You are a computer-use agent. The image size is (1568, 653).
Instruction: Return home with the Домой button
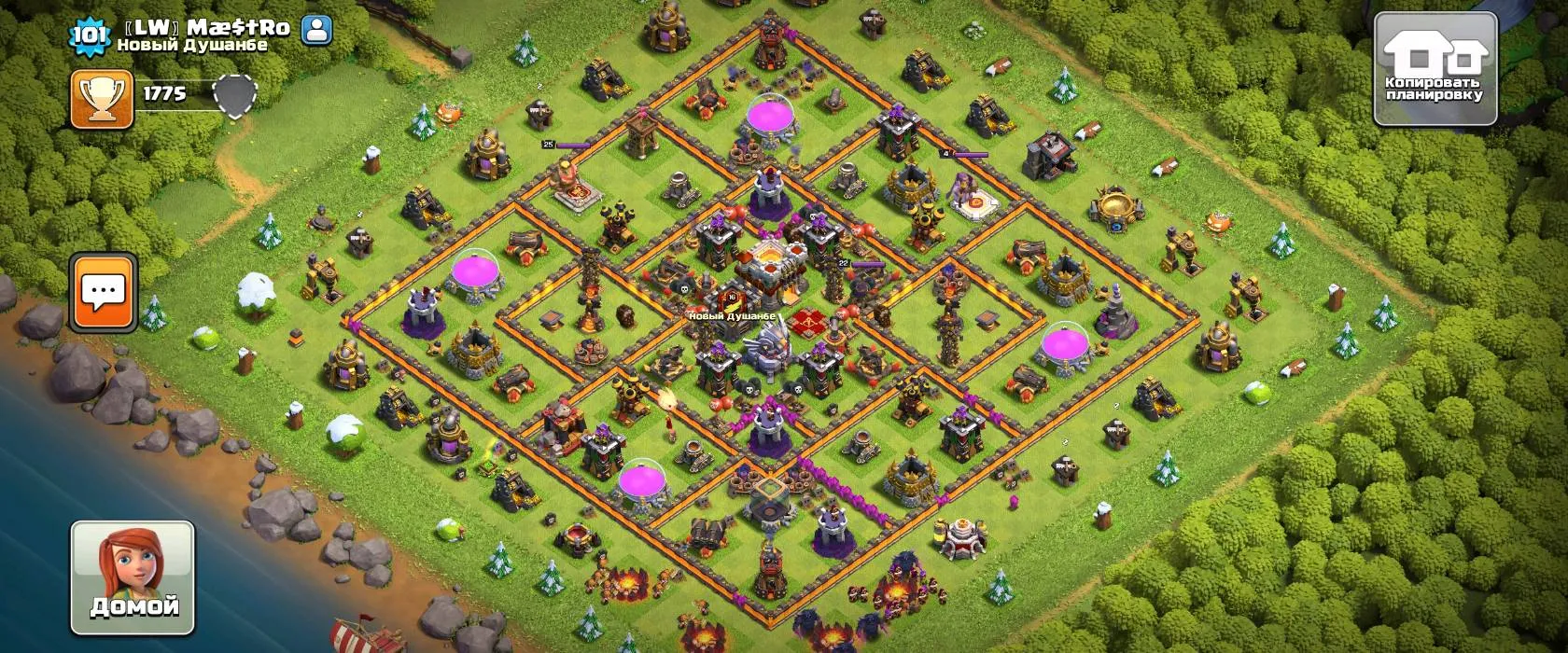(x=133, y=577)
